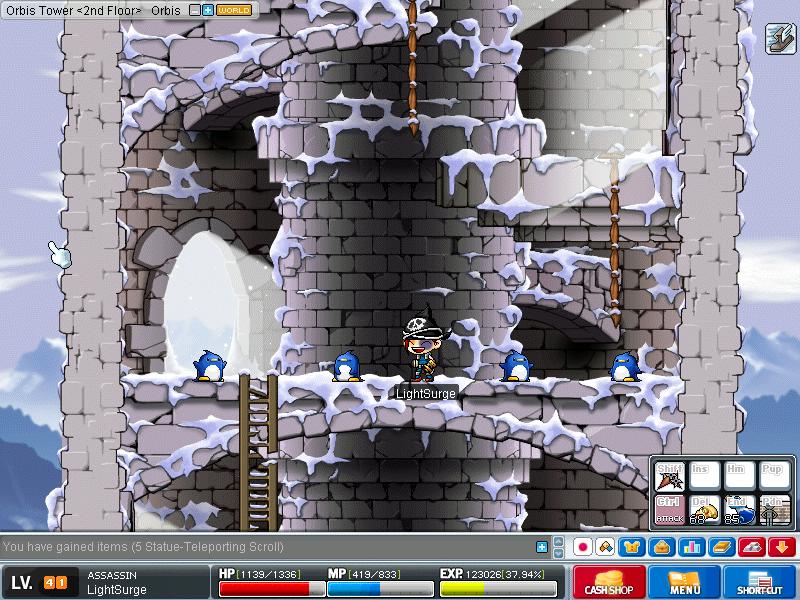This screenshot has width=800, height=600.
Task: Click the Haste boot buff icon
Action: pos(779,38)
